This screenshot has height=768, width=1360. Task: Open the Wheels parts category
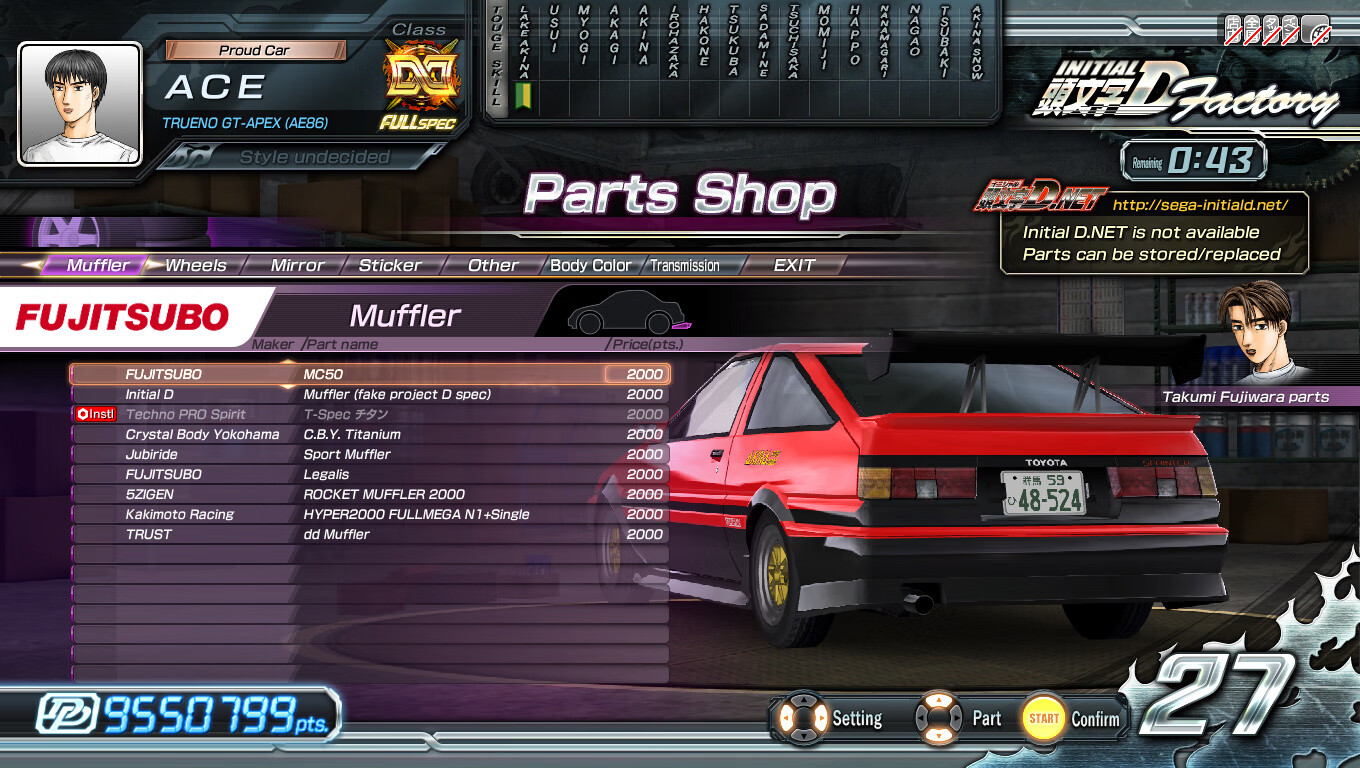[196, 266]
